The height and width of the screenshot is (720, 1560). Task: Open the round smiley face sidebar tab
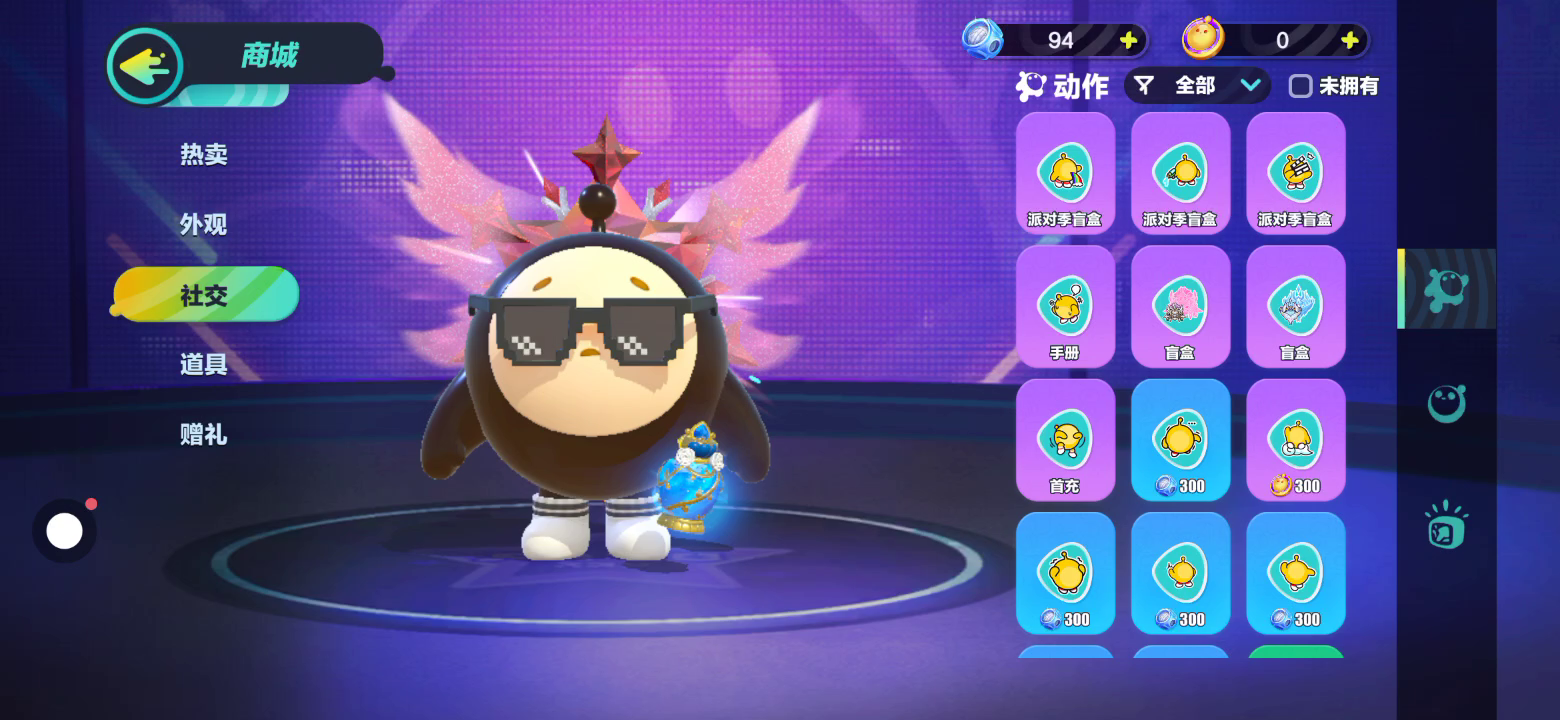(1446, 404)
